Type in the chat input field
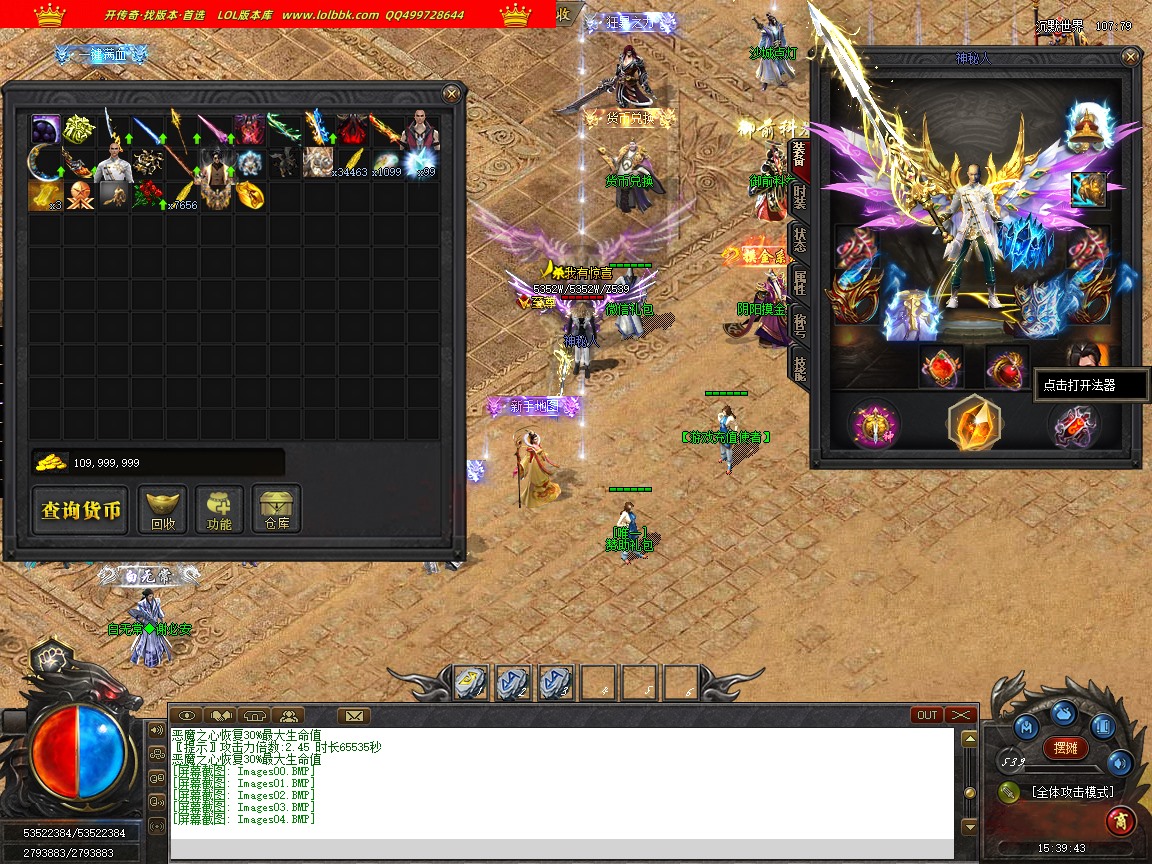Screen dimensions: 1152x864 (560, 849)
